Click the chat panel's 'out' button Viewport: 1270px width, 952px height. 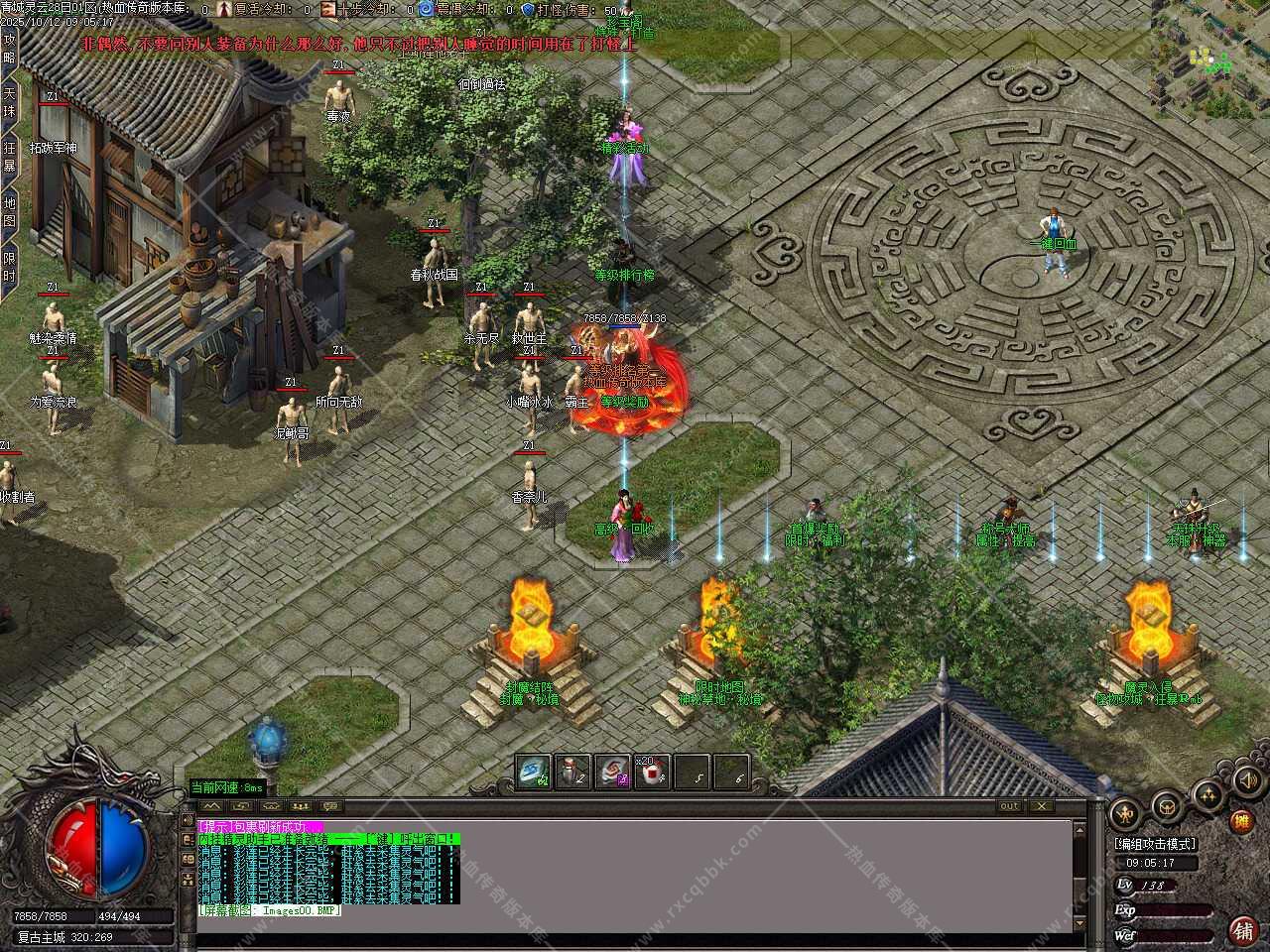pos(1009,806)
